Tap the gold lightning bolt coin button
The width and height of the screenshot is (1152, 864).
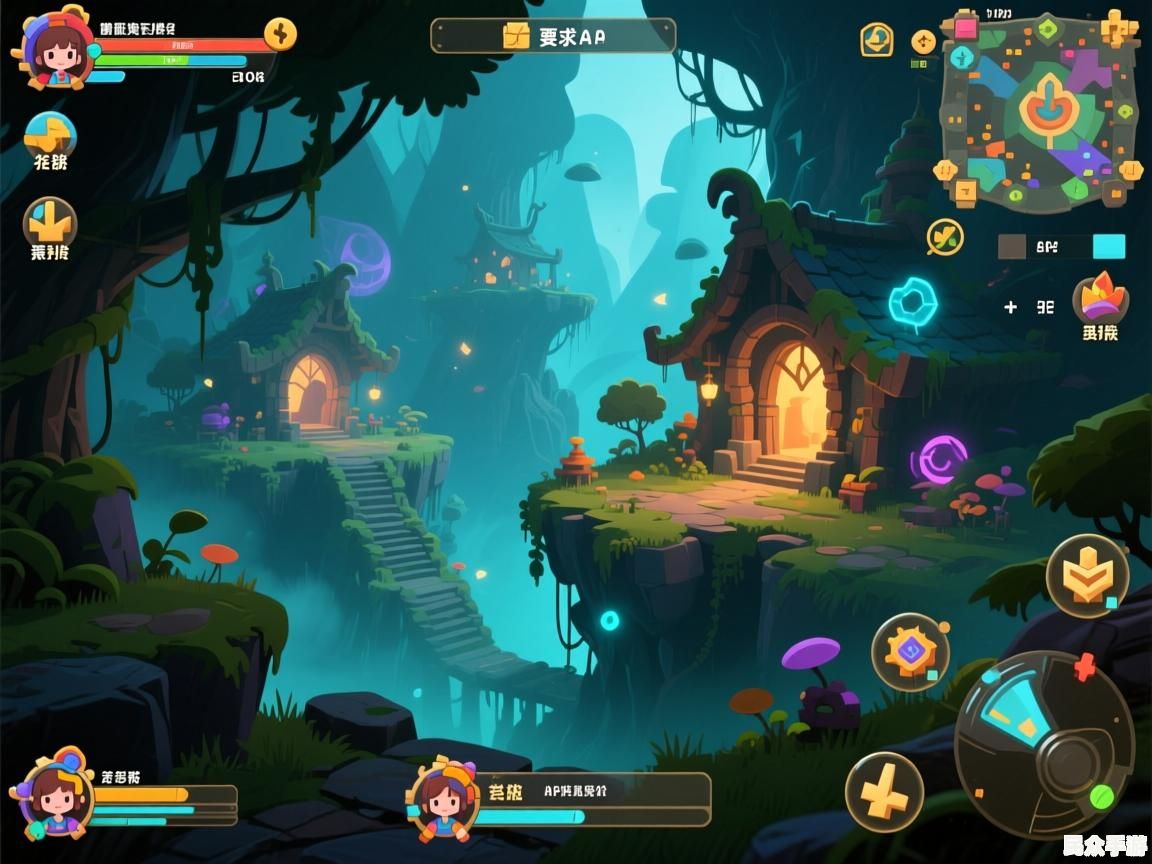click(281, 34)
